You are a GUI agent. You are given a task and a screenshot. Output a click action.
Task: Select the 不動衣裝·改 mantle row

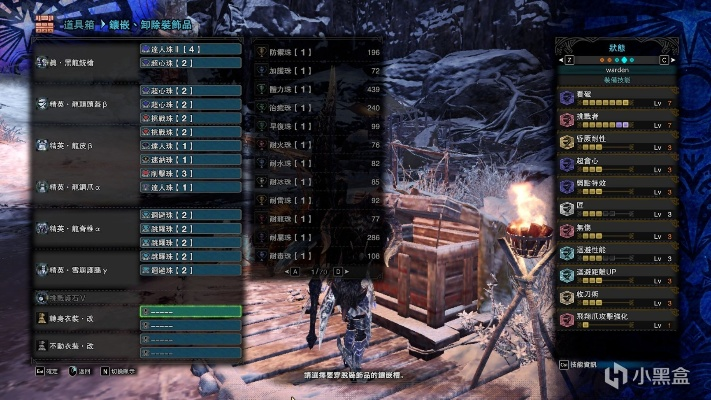85,345
